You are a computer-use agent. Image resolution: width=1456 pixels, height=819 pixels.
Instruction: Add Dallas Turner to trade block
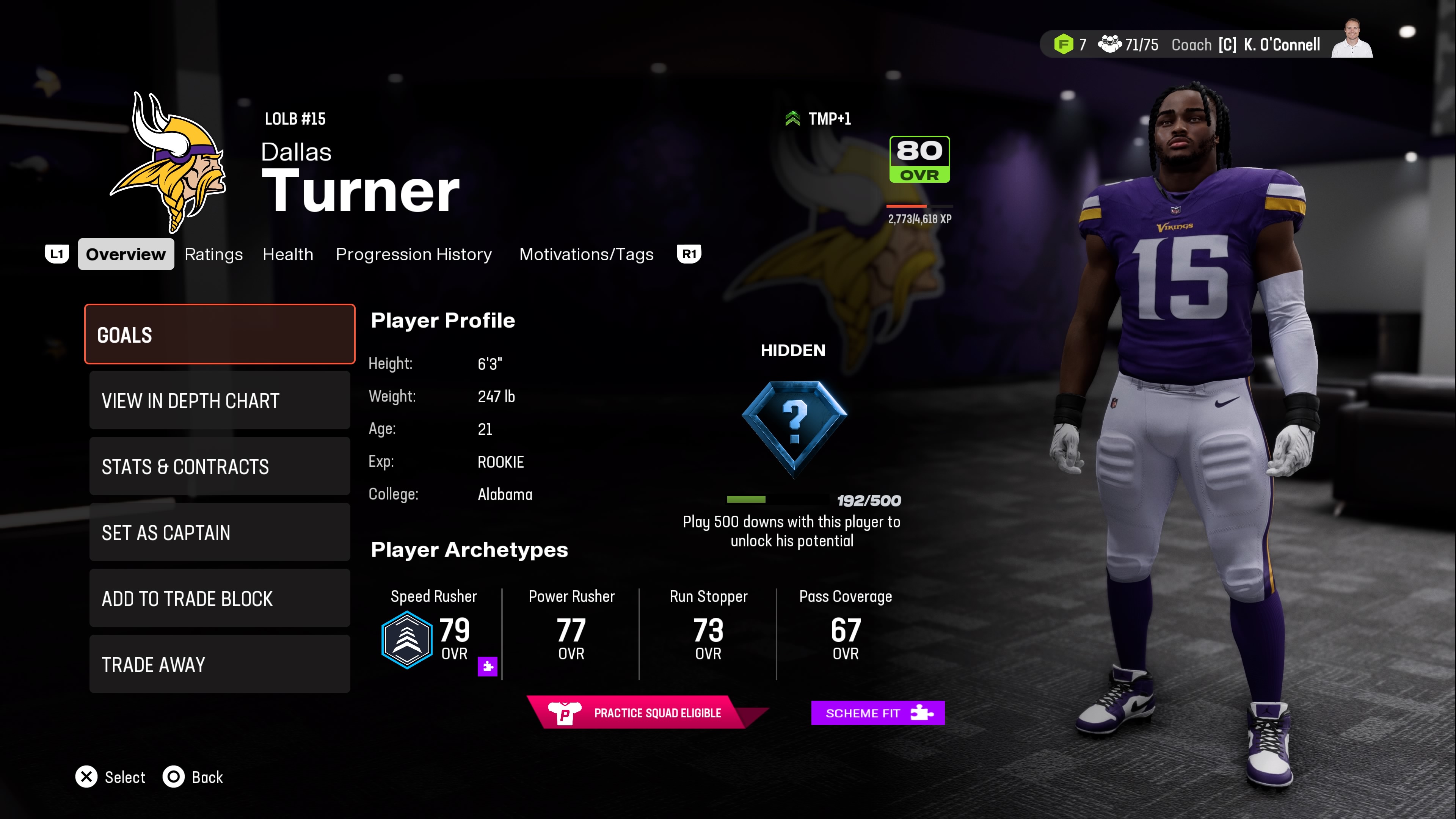(219, 598)
